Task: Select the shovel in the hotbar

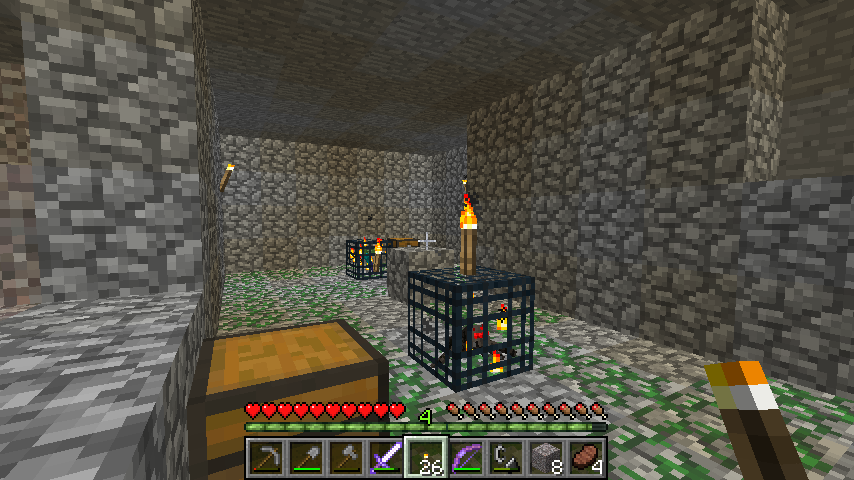Action: click(x=305, y=458)
